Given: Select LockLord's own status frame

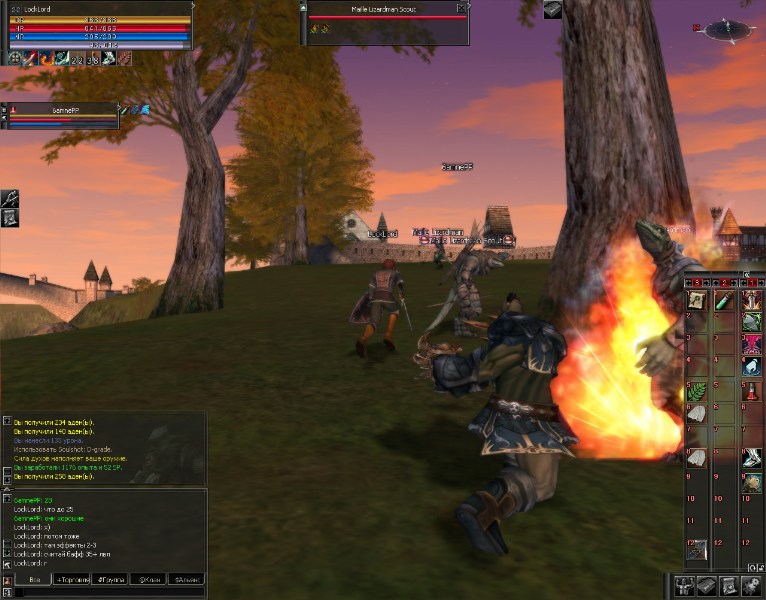Looking at the screenshot, I should (97, 27).
